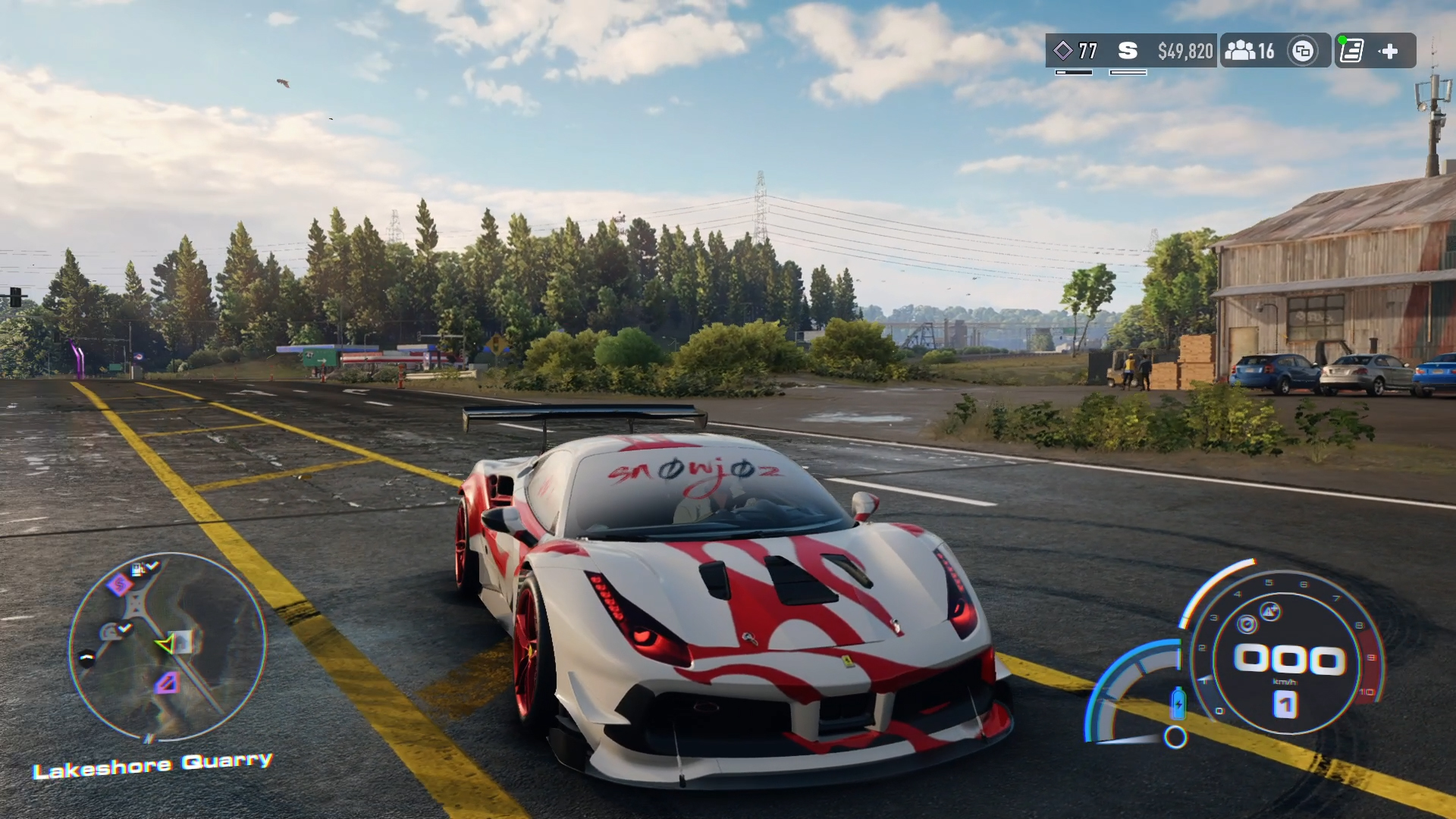
Task: Select the safehouse home marker on minimap
Action: [x=183, y=642]
